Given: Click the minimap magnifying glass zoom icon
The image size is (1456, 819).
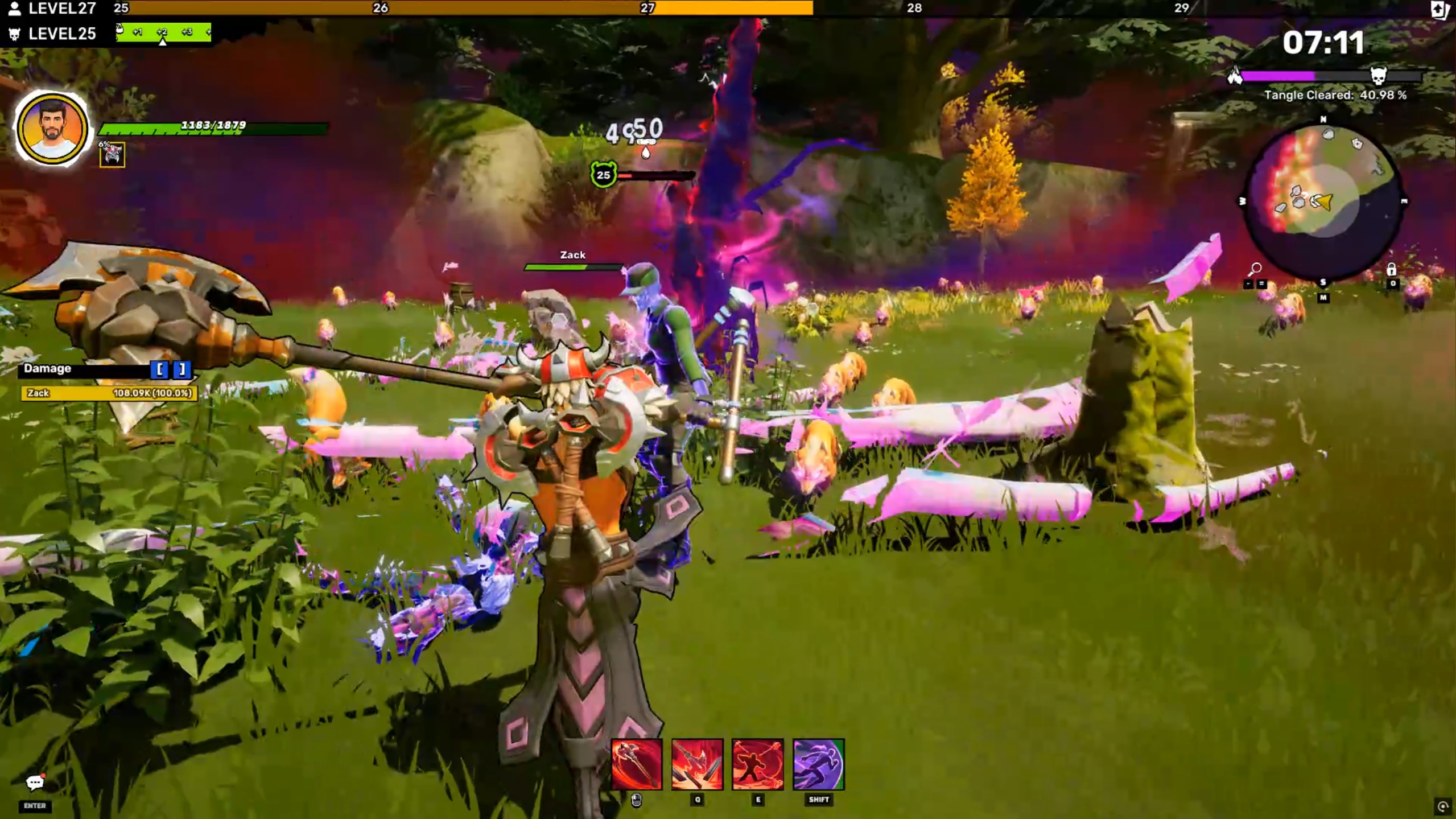Looking at the screenshot, I should [1255, 268].
